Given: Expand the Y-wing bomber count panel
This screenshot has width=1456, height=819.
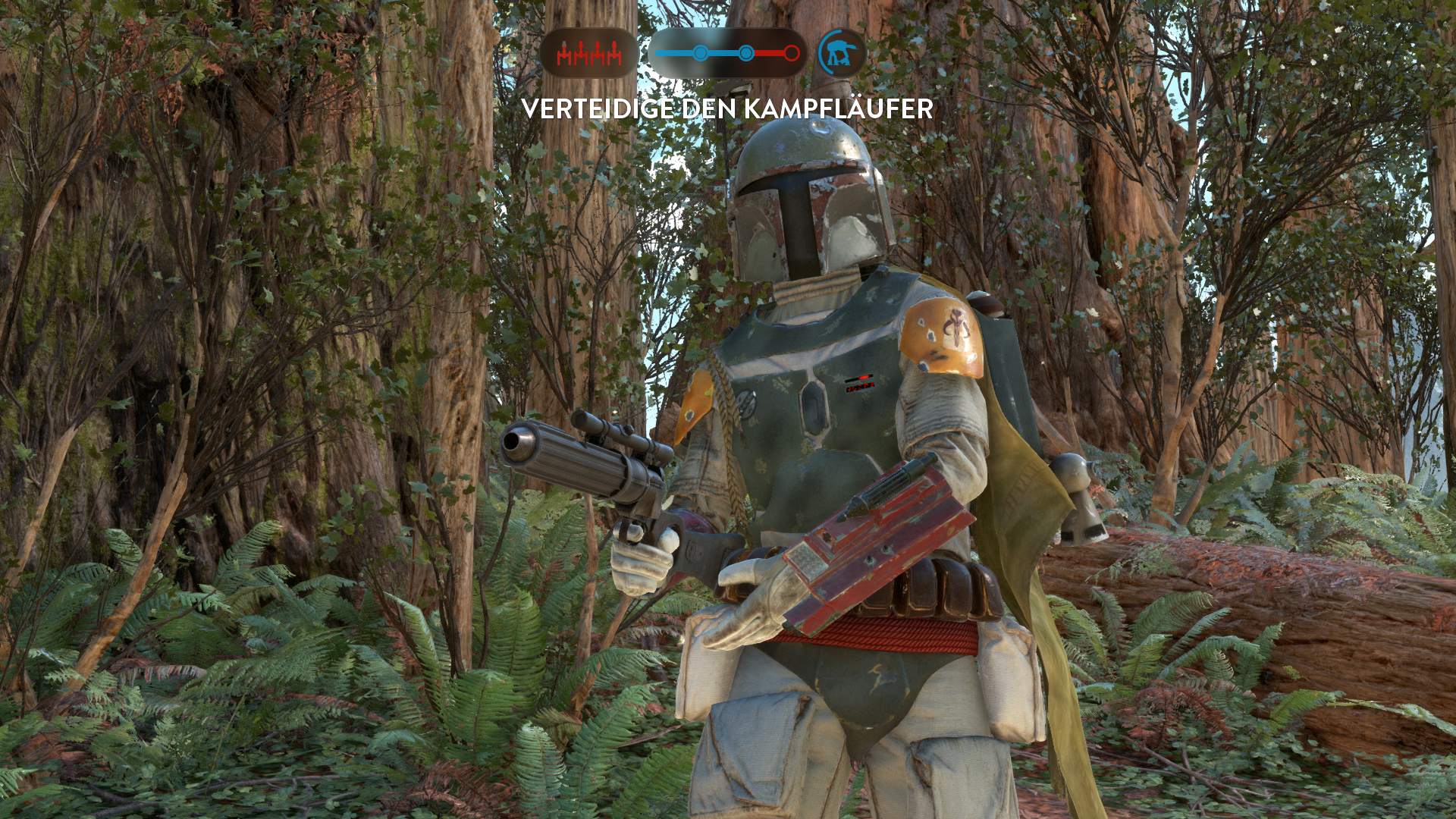Looking at the screenshot, I should pyautogui.click(x=589, y=53).
